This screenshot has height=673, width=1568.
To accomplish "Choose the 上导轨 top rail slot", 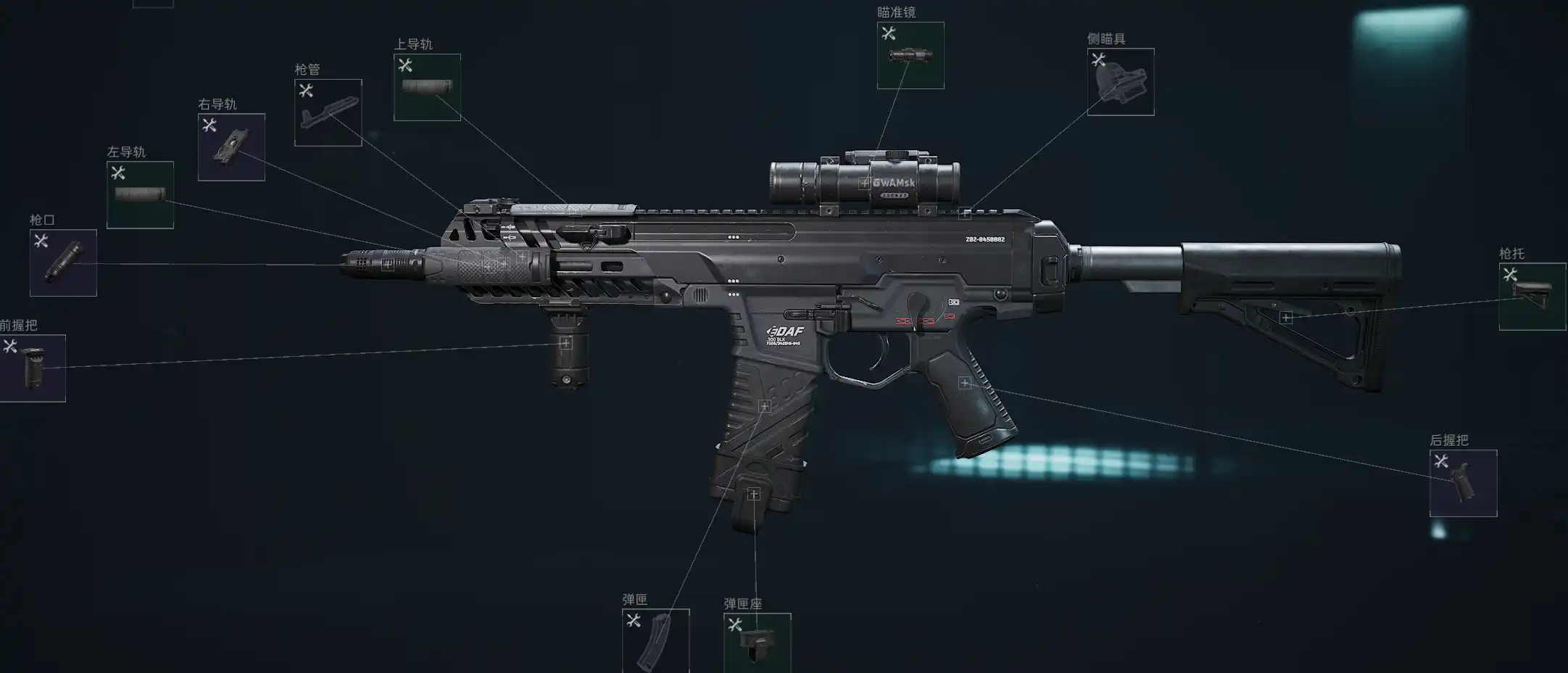I will 427,87.
